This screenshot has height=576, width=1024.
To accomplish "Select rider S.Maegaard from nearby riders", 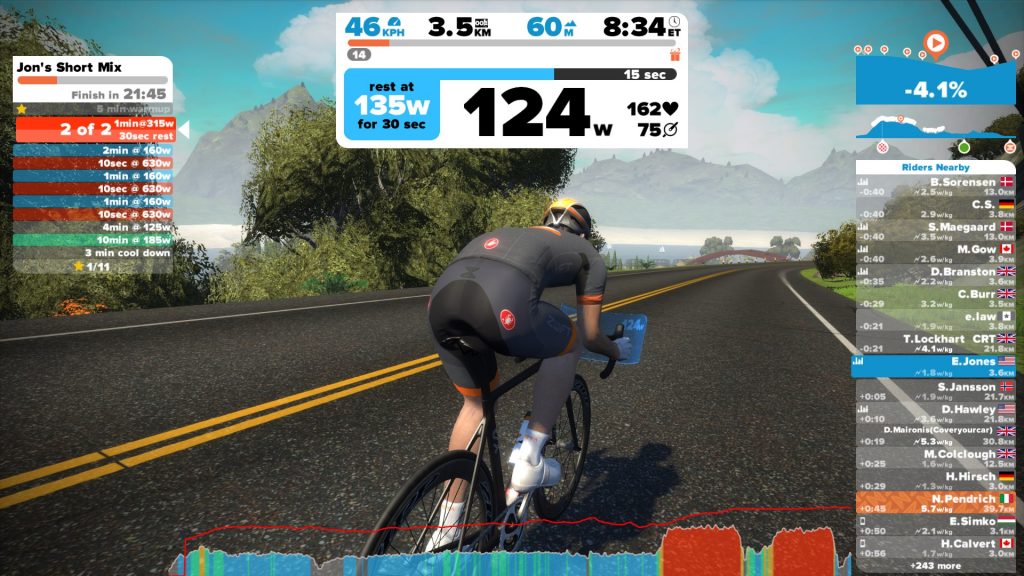I will click(x=935, y=232).
